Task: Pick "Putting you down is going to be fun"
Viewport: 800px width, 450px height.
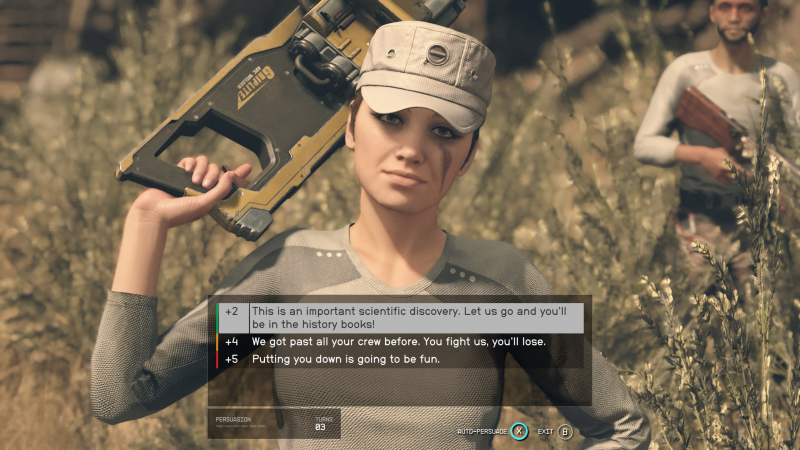Action: click(400, 359)
